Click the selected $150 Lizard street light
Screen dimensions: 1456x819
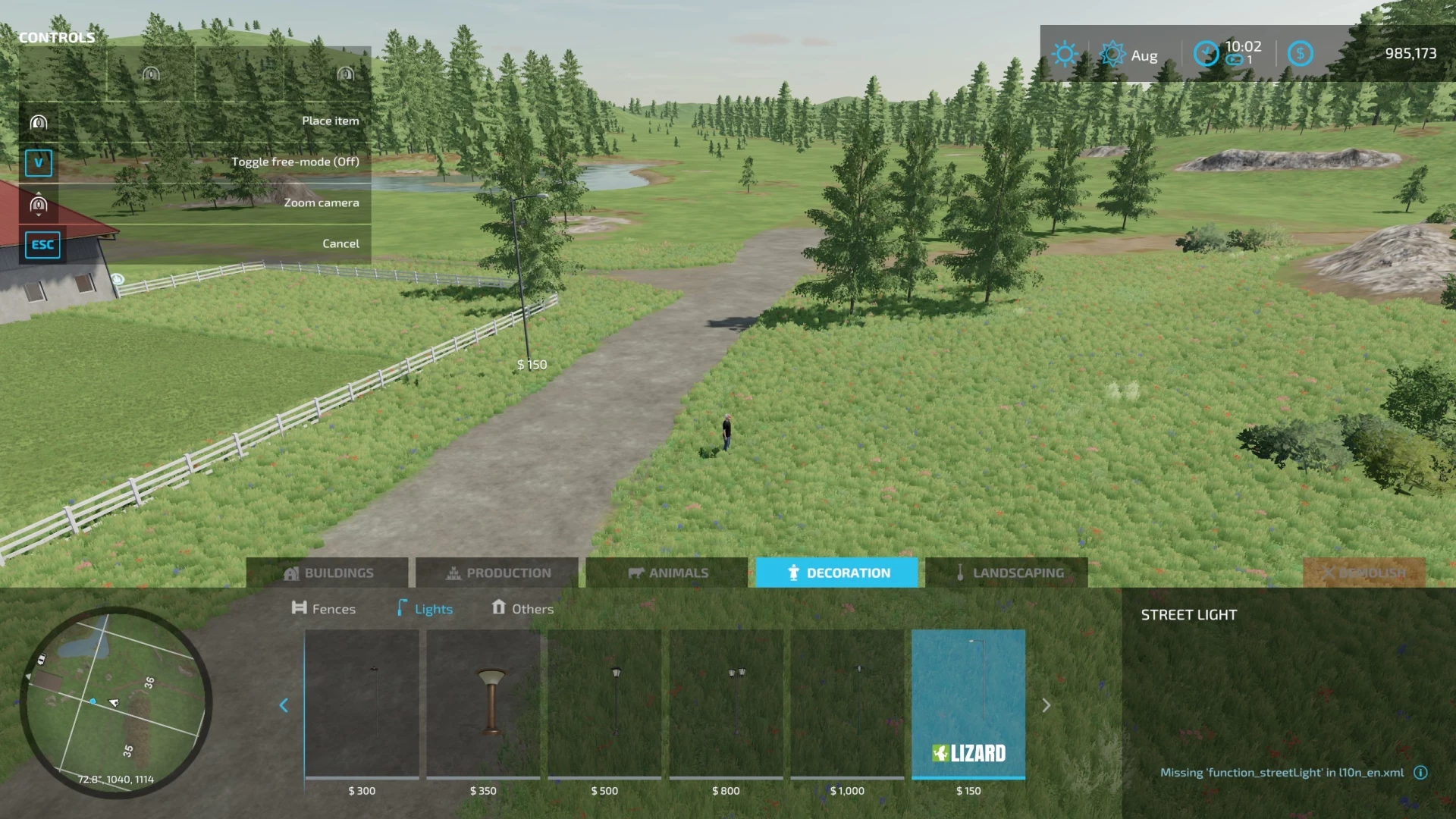968,705
